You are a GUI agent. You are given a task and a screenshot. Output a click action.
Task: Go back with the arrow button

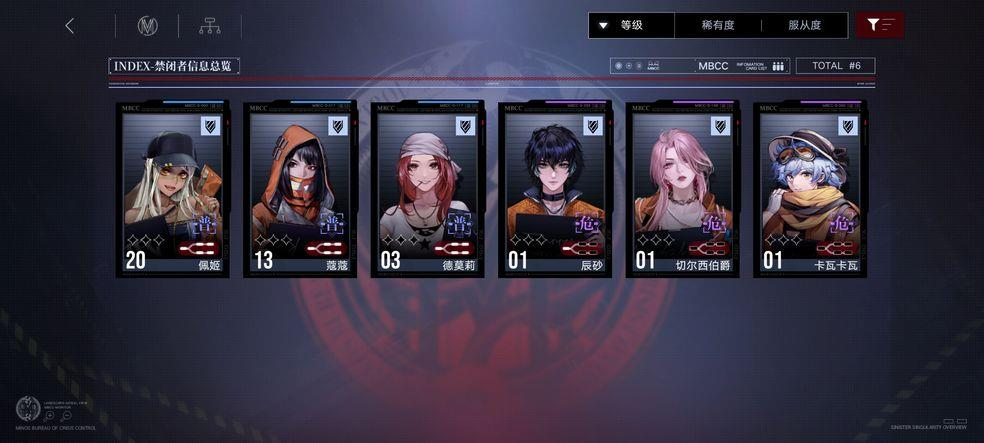70,26
